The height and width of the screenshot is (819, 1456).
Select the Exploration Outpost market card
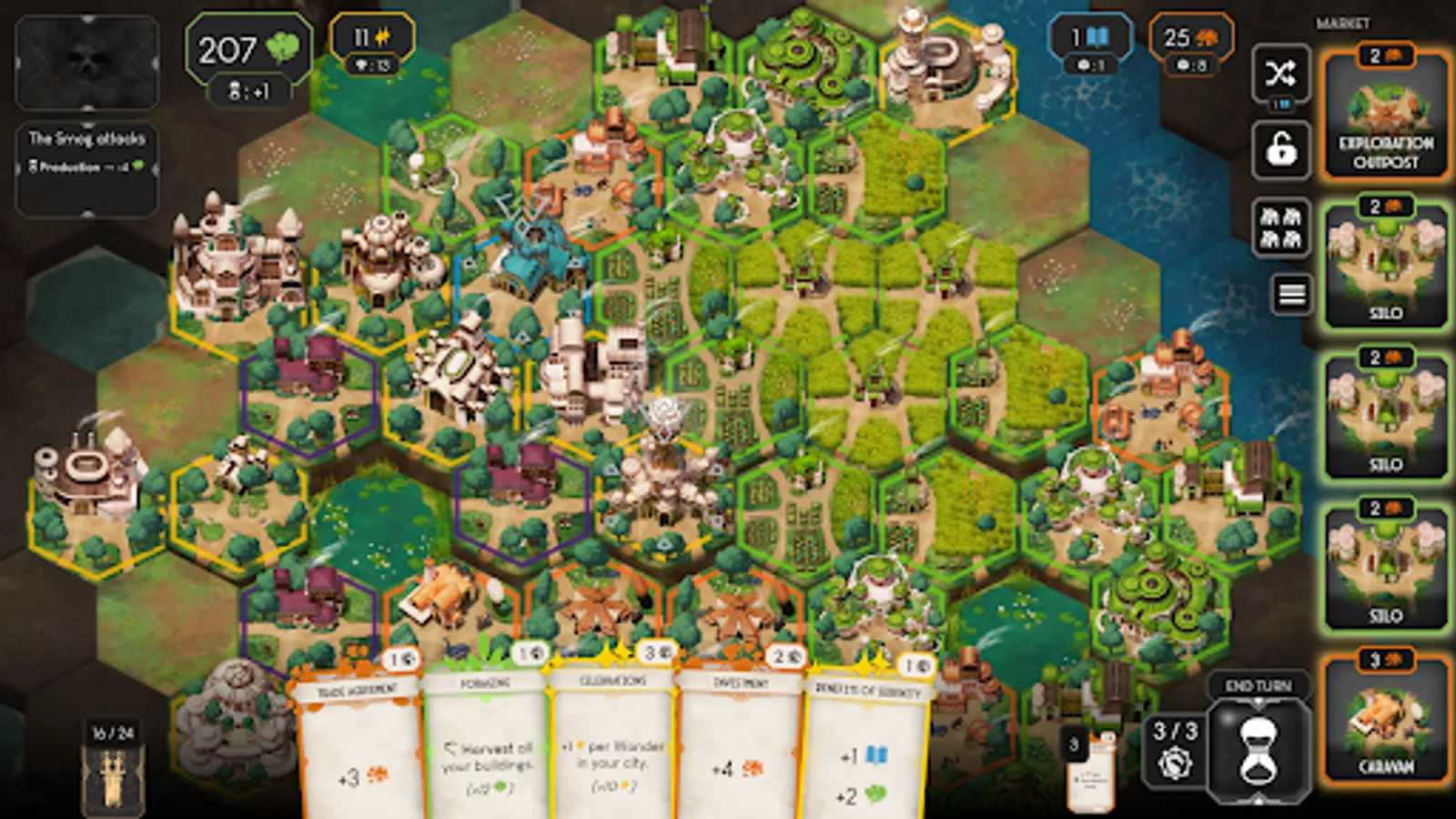1385,114
